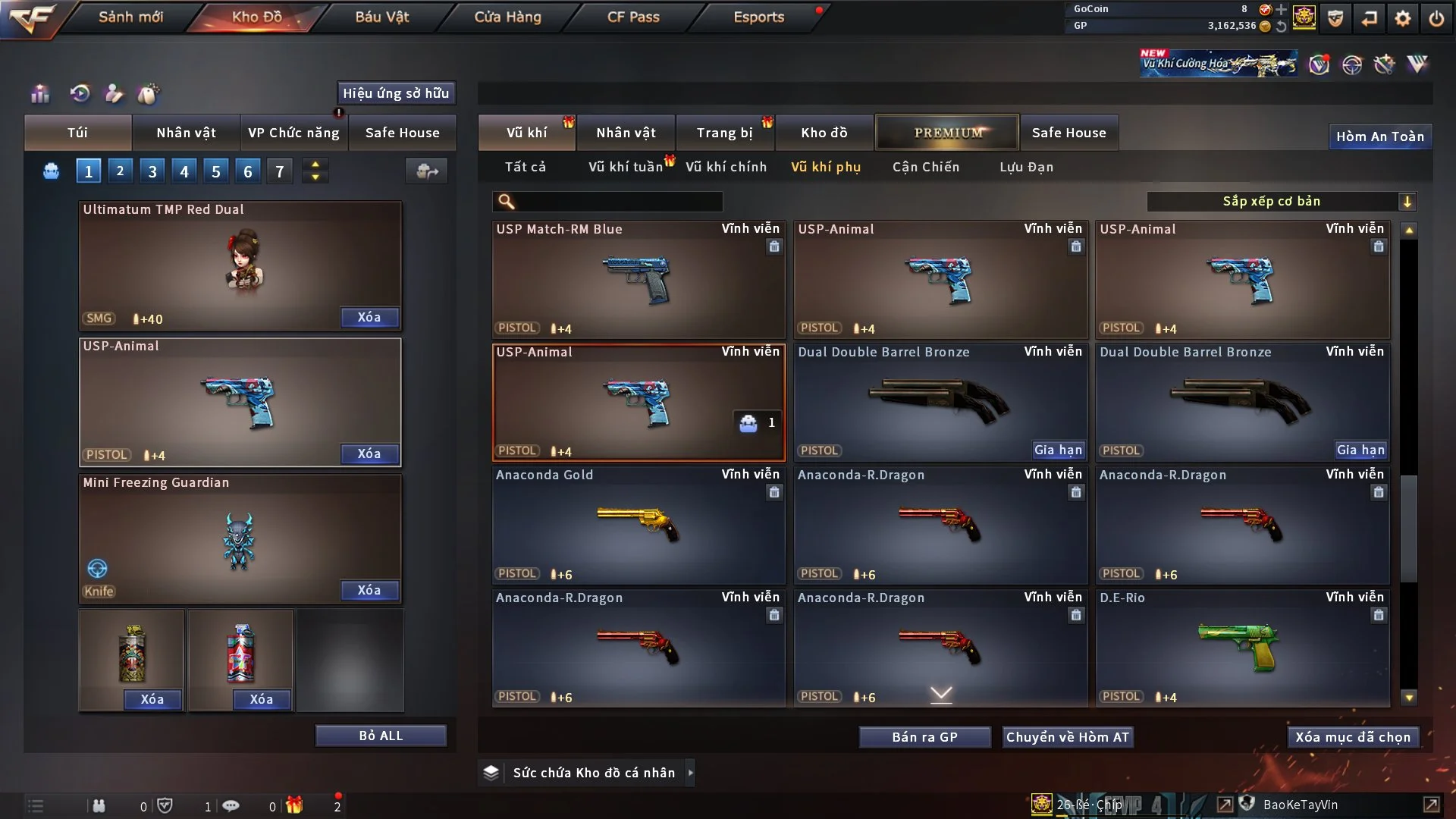Select the USP Match-RM Blue pistol
1456x819 pixels.
638,279
